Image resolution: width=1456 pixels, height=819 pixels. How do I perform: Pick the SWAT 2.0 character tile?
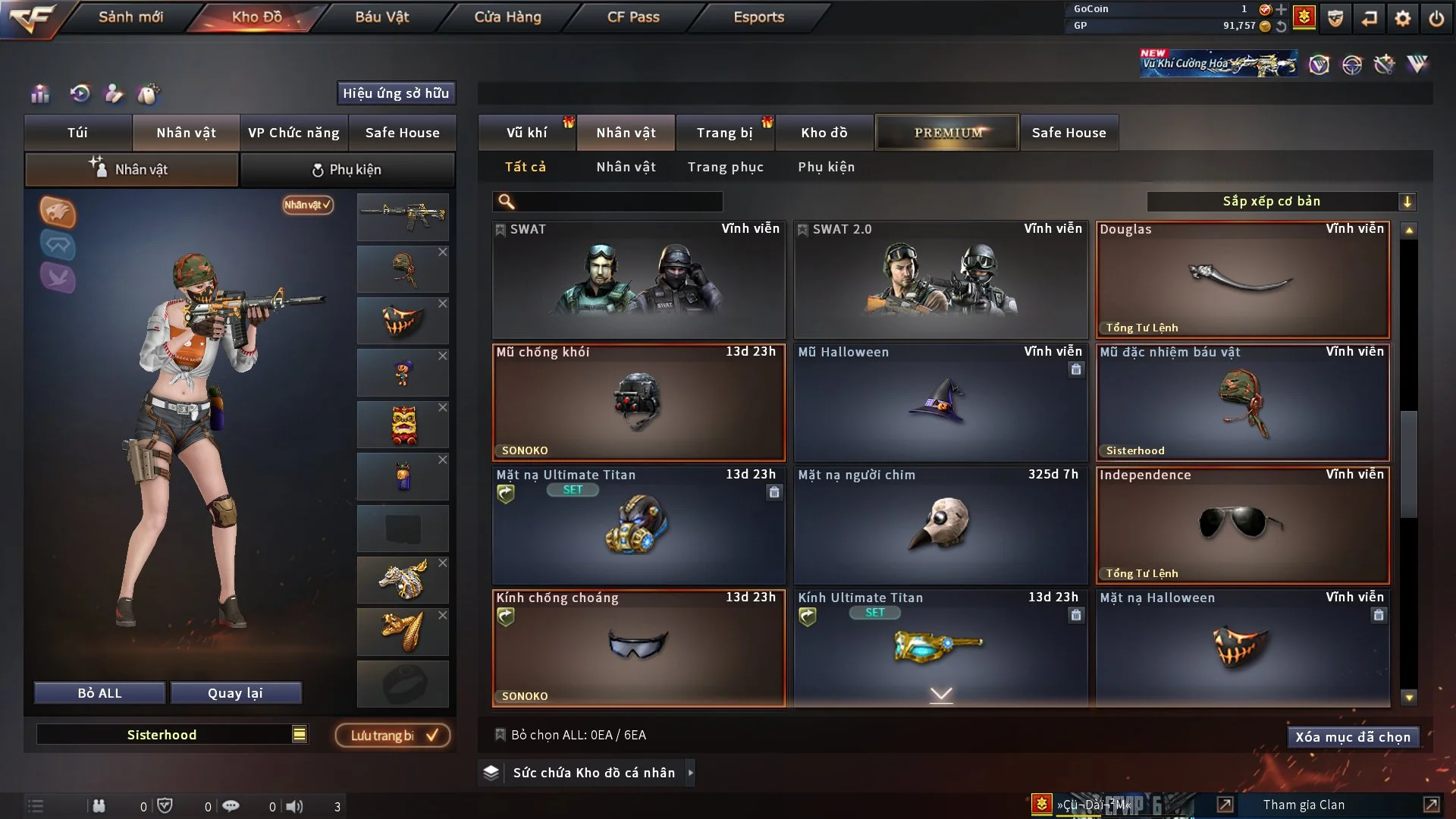[940, 280]
